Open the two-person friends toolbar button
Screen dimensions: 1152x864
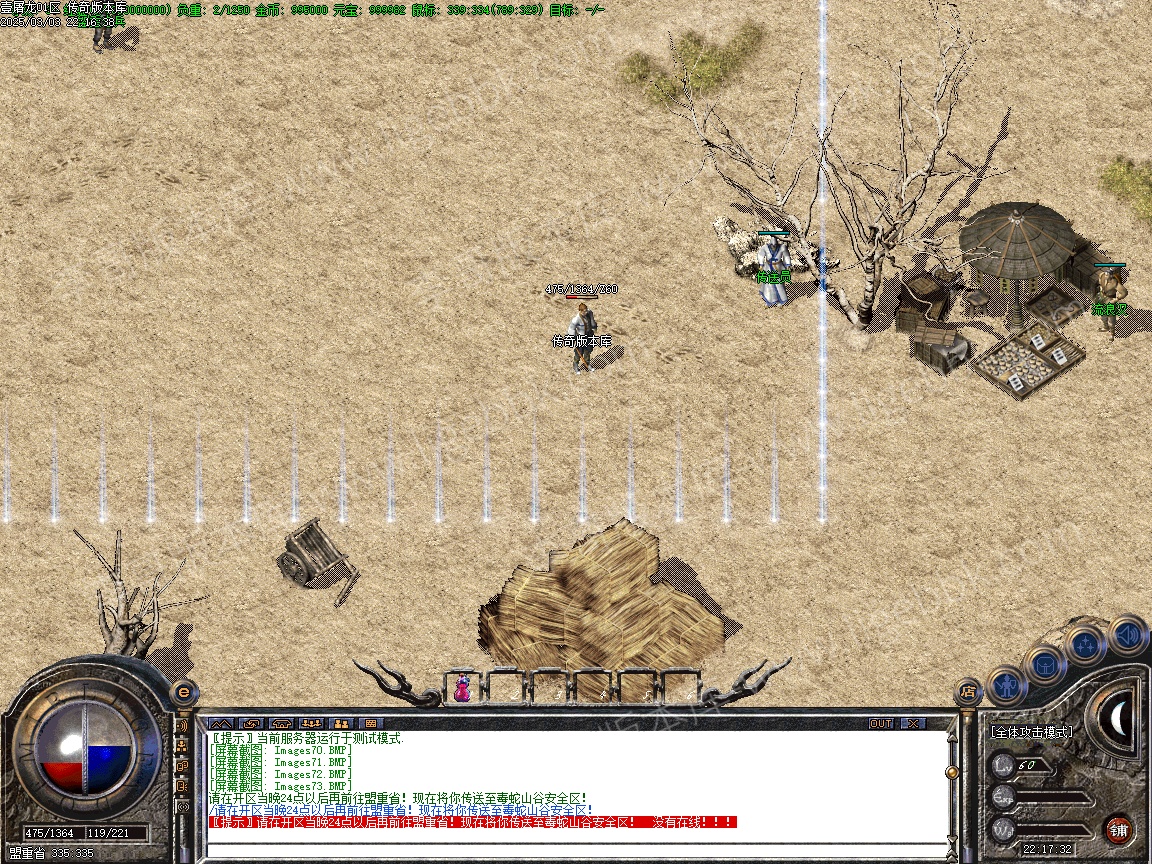pyautogui.click(x=340, y=723)
